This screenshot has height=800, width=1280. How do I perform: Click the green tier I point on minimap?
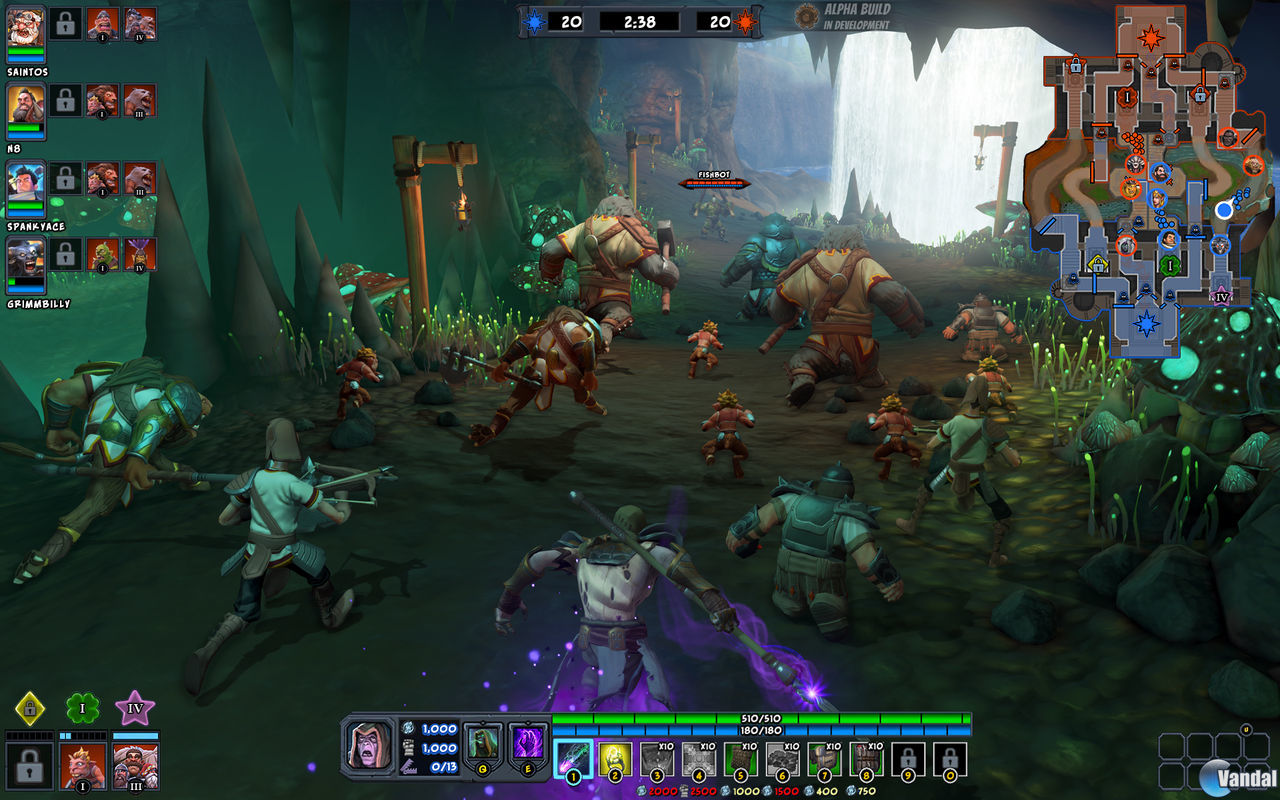tap(1171, 265)
